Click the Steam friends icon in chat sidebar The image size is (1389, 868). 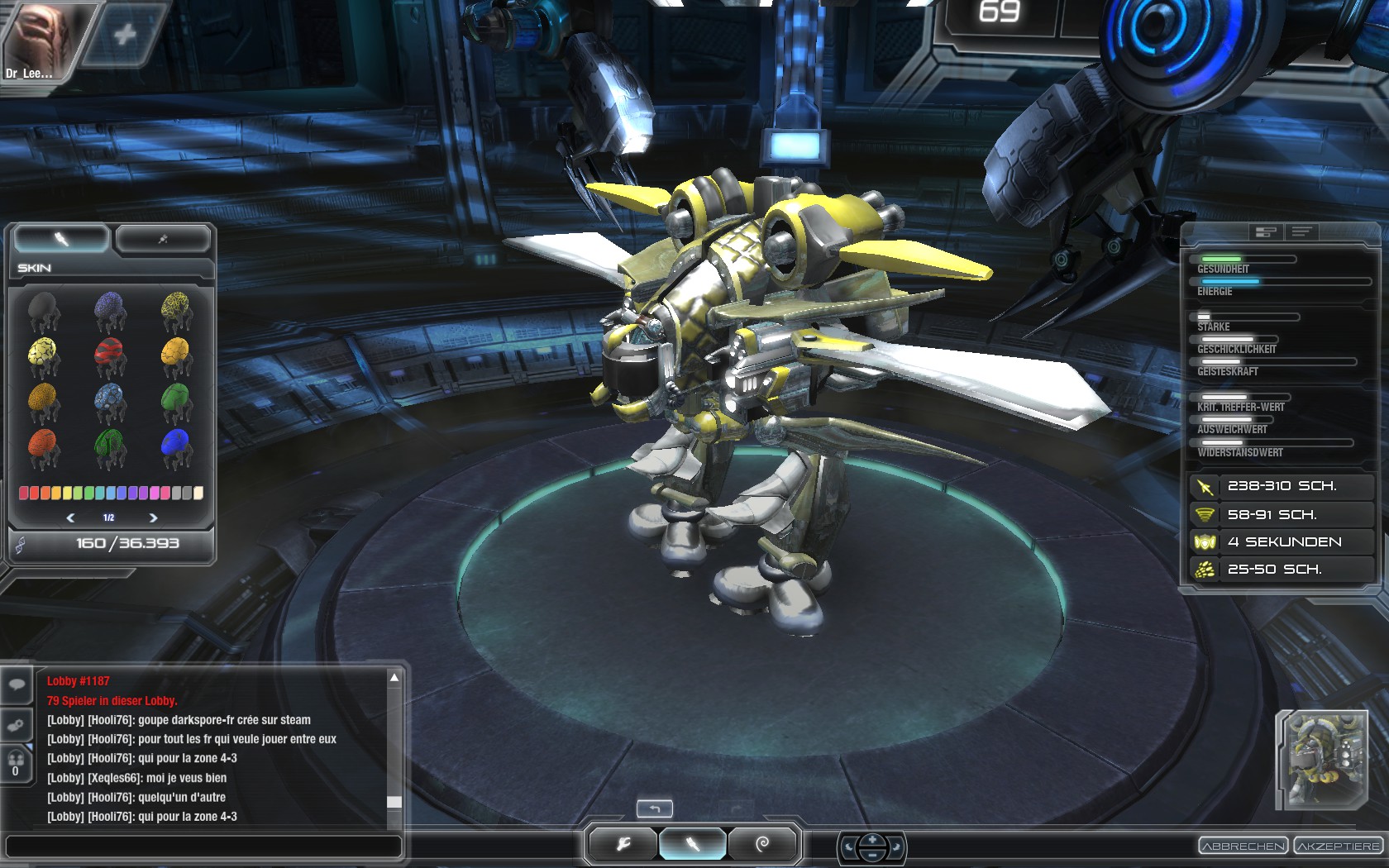[17, 725]
